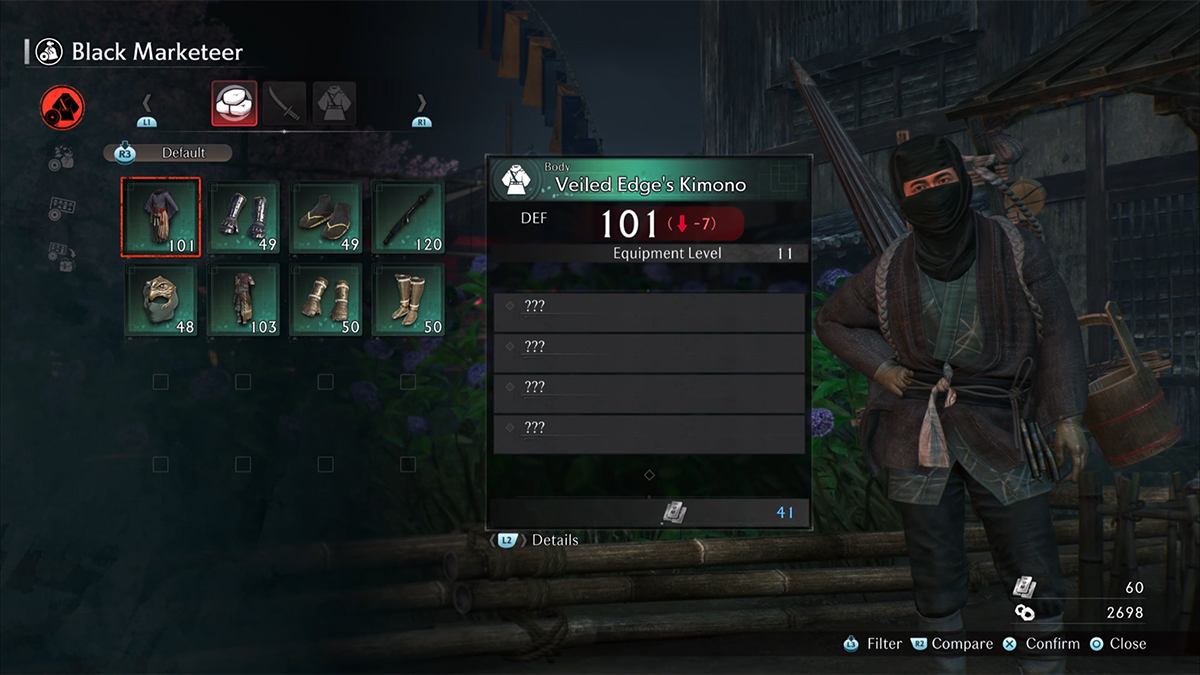Go to next category with right arrow
This screenshot has height=675, width=1200.
coord(421,103)
